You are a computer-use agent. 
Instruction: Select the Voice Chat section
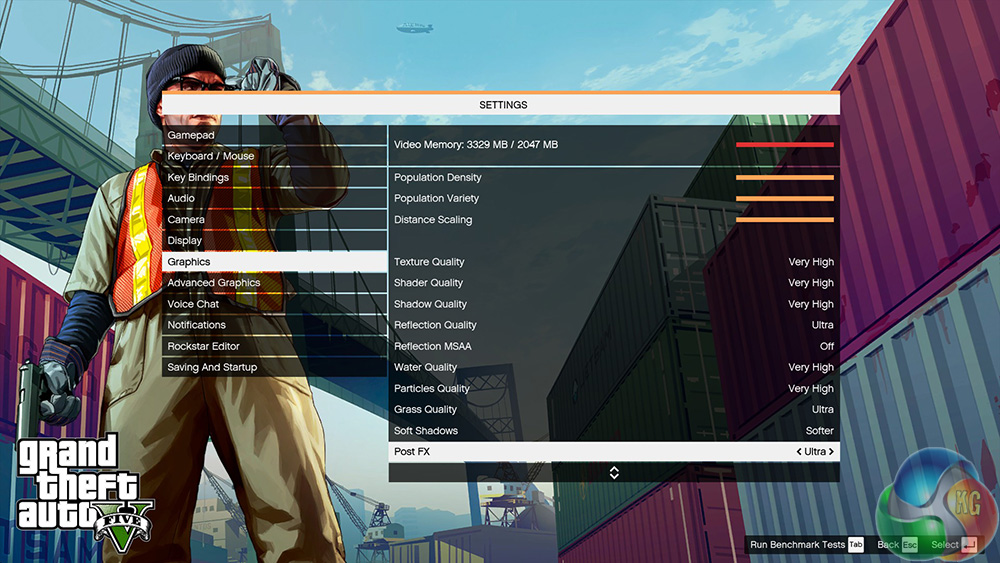[193, 304]
